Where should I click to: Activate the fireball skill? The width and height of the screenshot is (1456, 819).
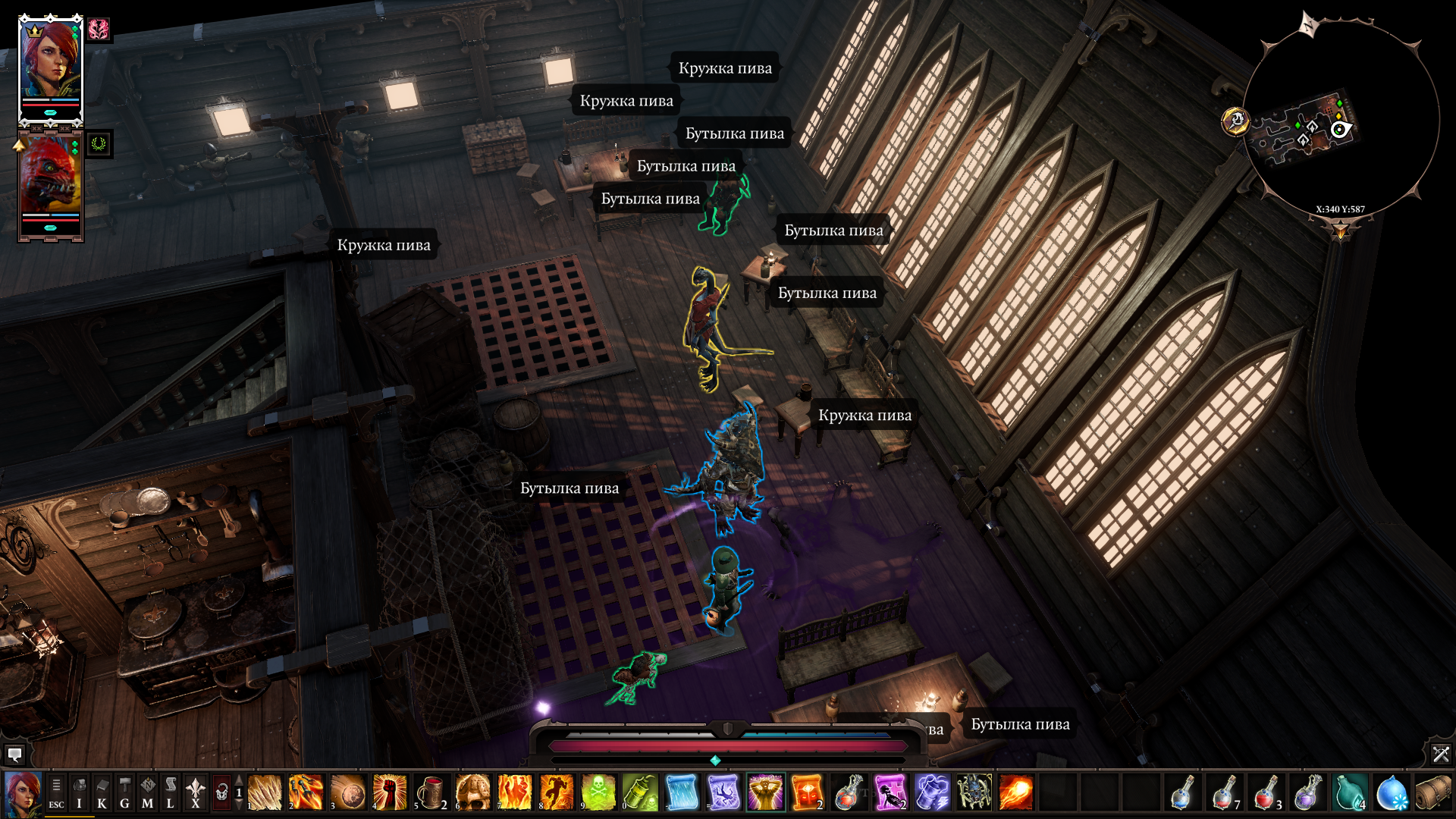1015,793
